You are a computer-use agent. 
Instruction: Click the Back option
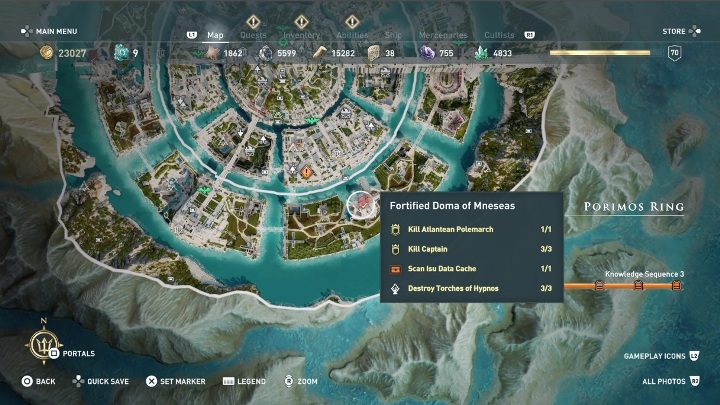pyautogui.click(x=39, y=381)
